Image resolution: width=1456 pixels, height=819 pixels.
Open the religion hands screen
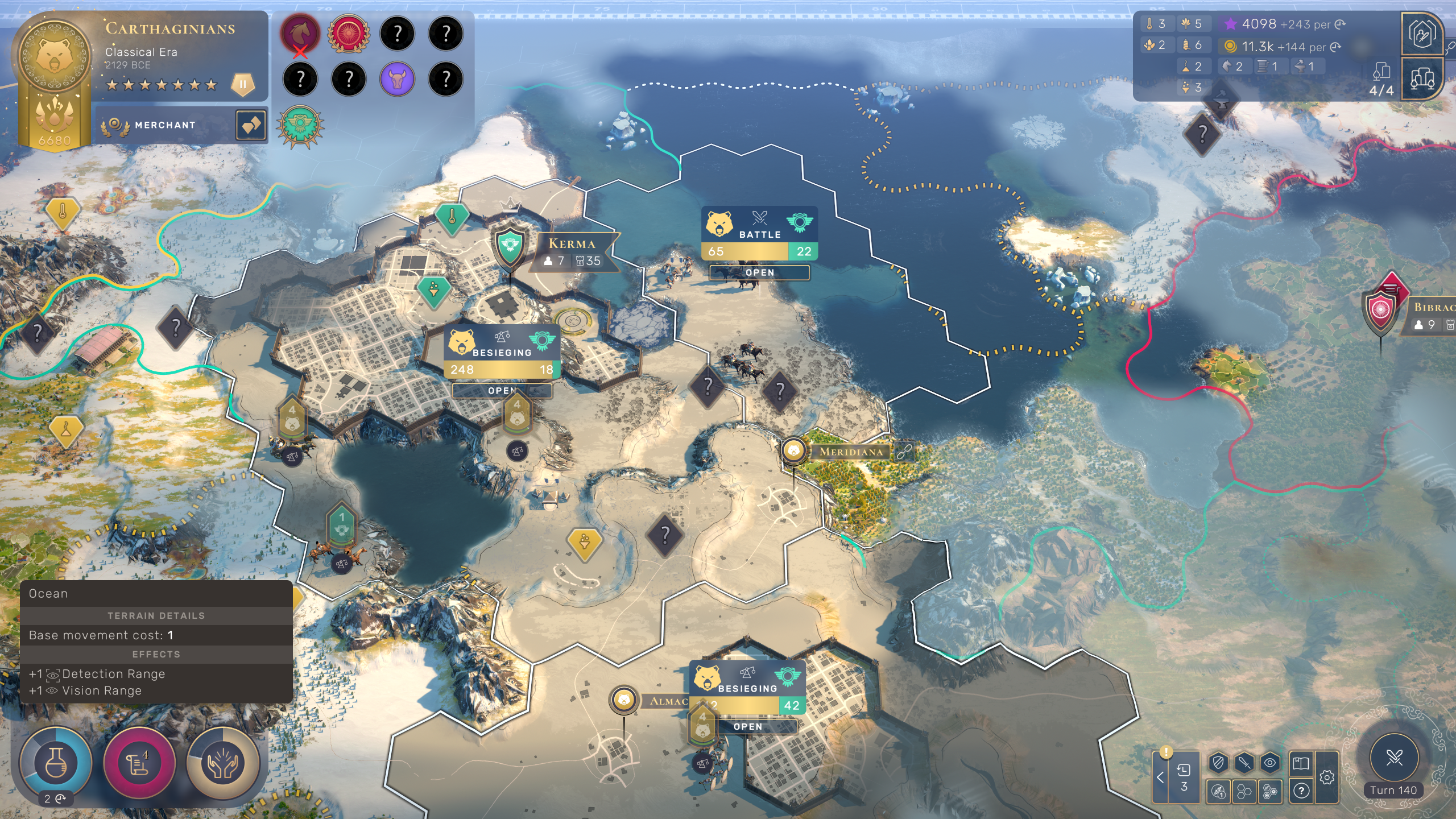[x=223, y=762]
